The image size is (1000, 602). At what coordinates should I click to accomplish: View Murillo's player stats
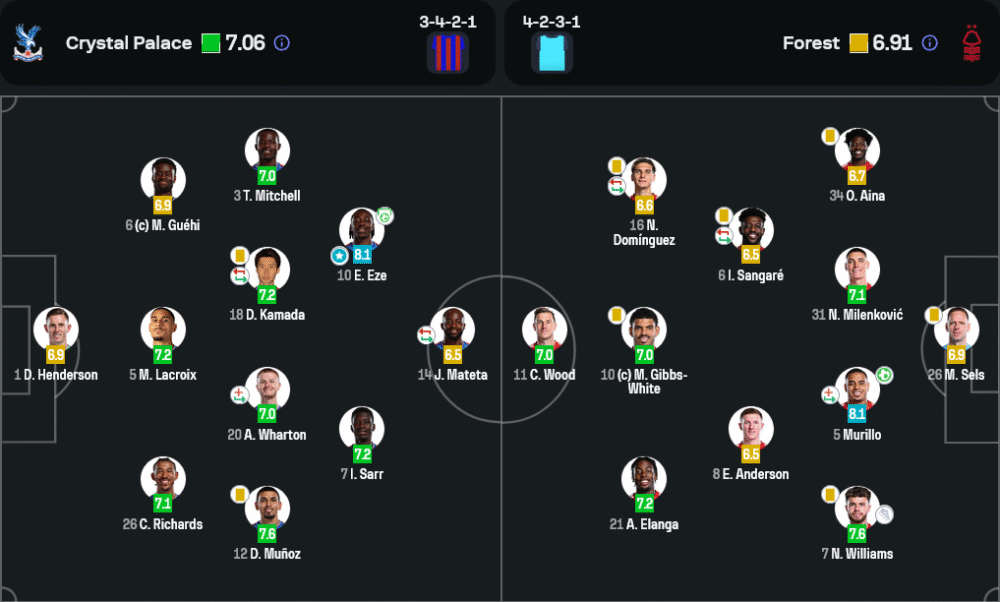tap(857, 390)
